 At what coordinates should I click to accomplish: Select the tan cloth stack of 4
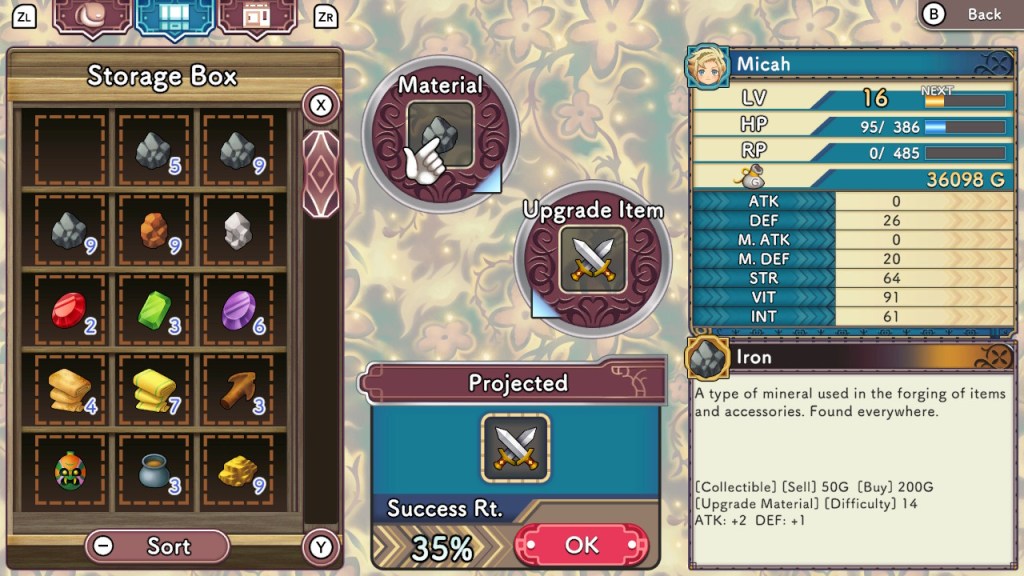click(69, 390)
